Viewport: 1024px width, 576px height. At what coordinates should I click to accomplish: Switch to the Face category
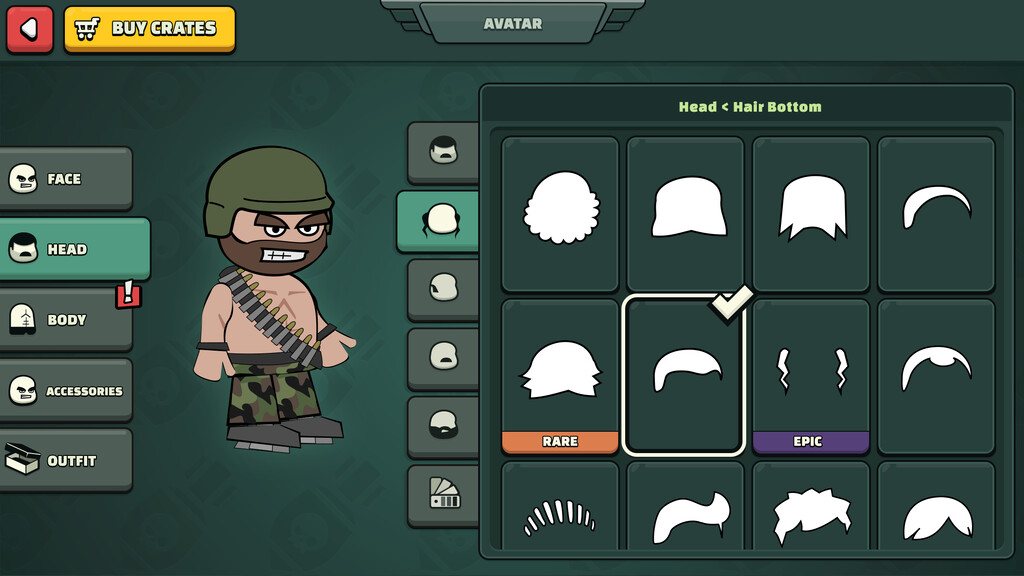(x=66, y=179)
